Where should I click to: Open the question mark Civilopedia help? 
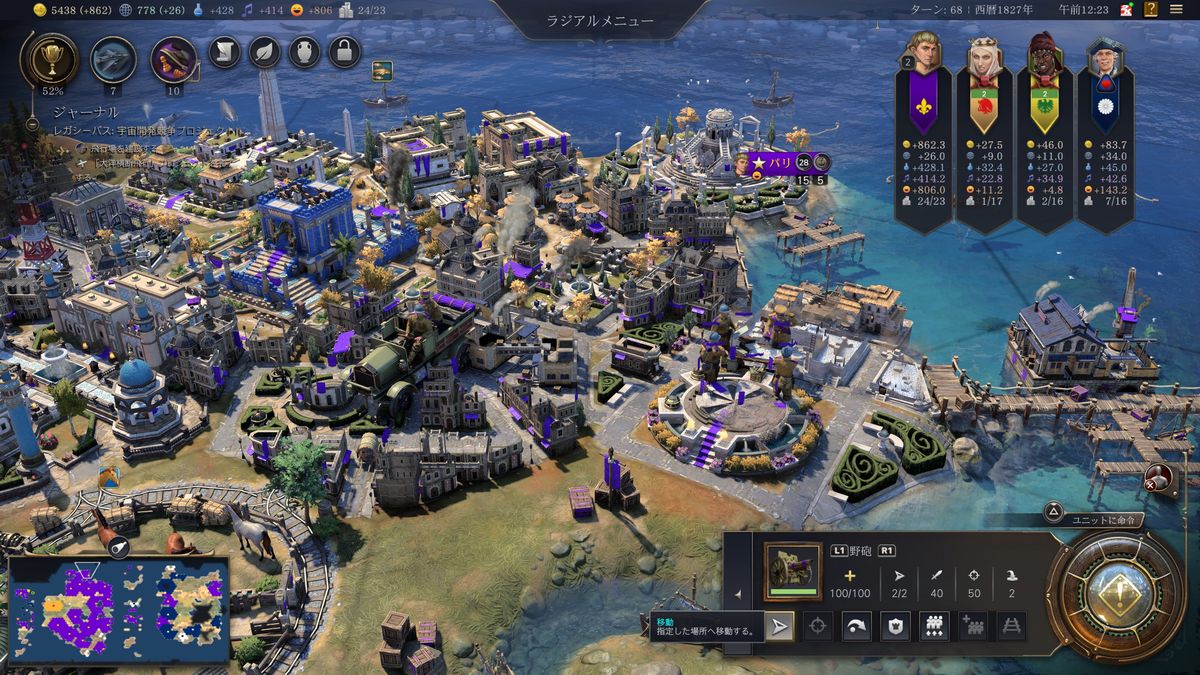pyautogui.click(x=1151, y=9)
